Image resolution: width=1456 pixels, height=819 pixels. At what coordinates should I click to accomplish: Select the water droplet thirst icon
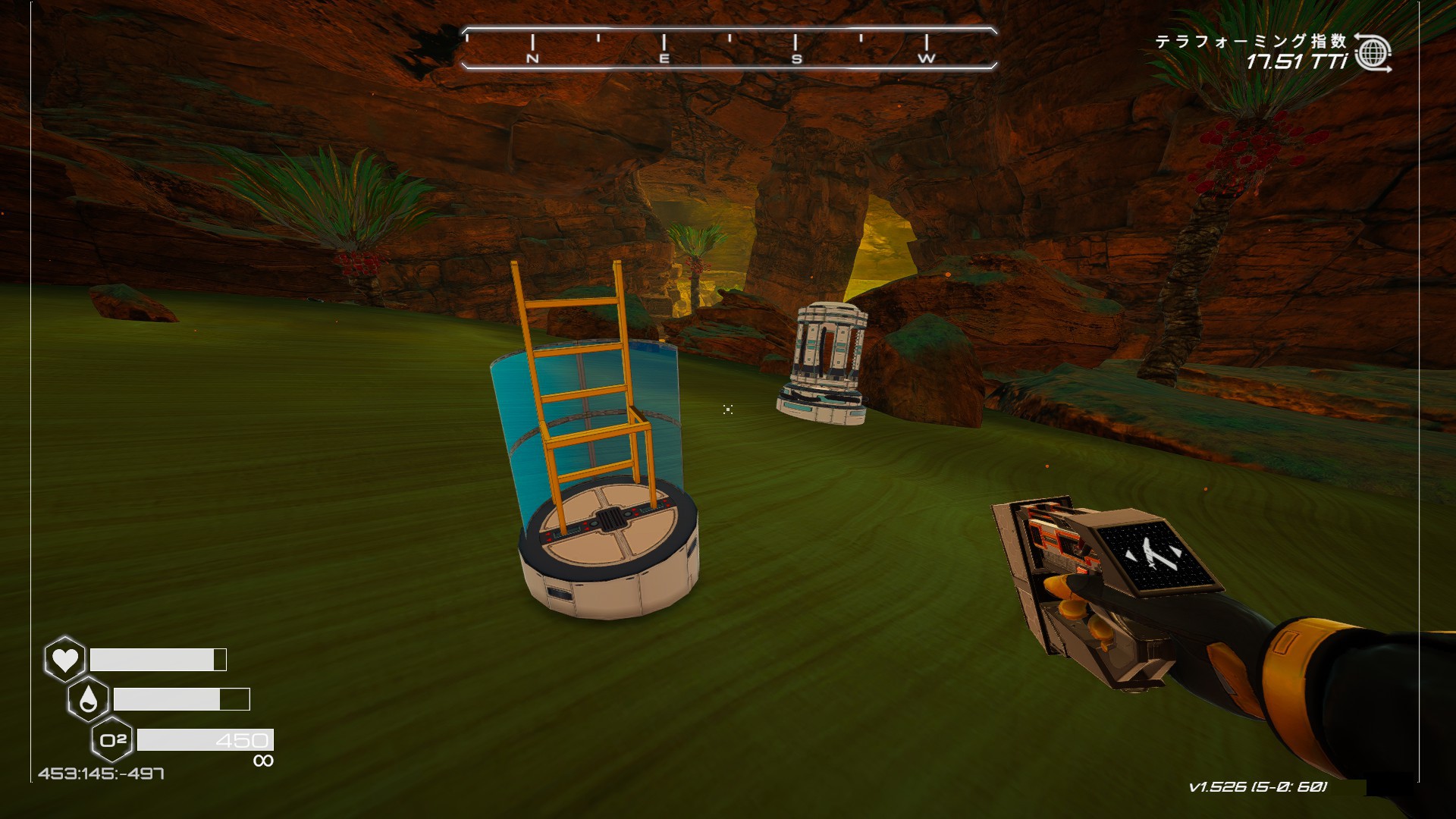tap(89, 699)
